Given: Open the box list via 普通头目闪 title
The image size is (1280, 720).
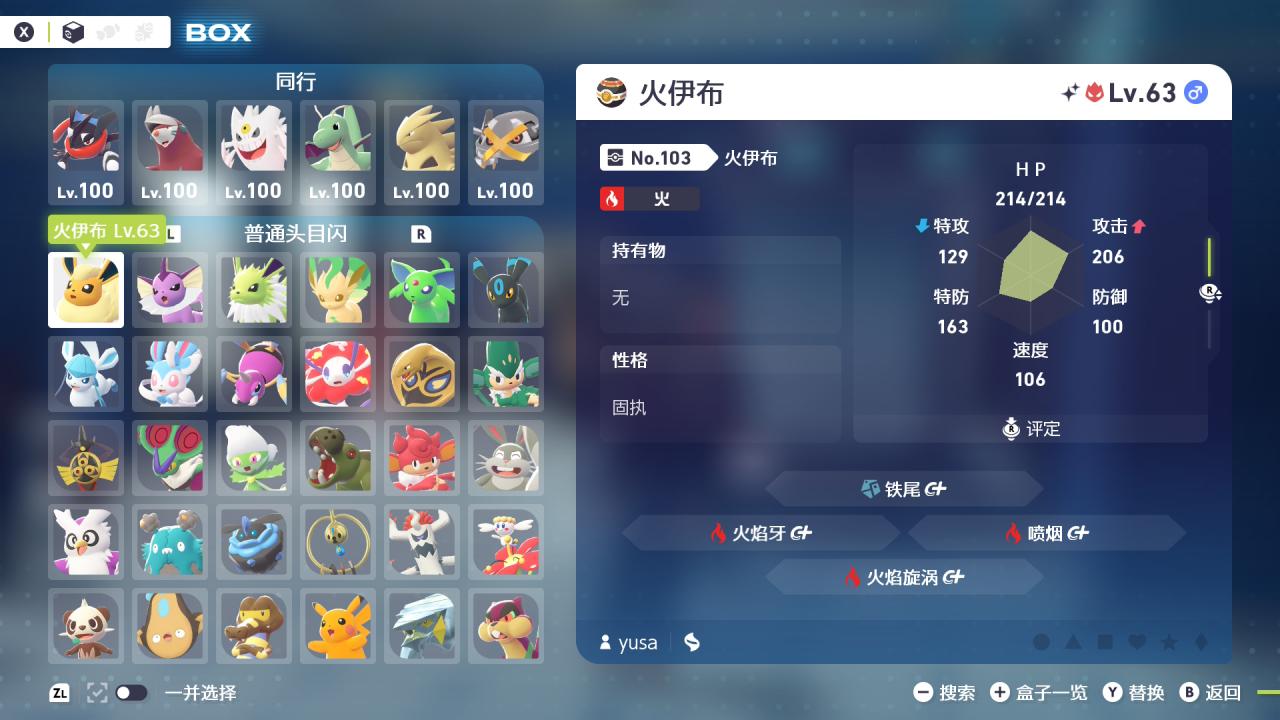Looking at the screenshot, I should pyautogui.click(x=294, y=234).
